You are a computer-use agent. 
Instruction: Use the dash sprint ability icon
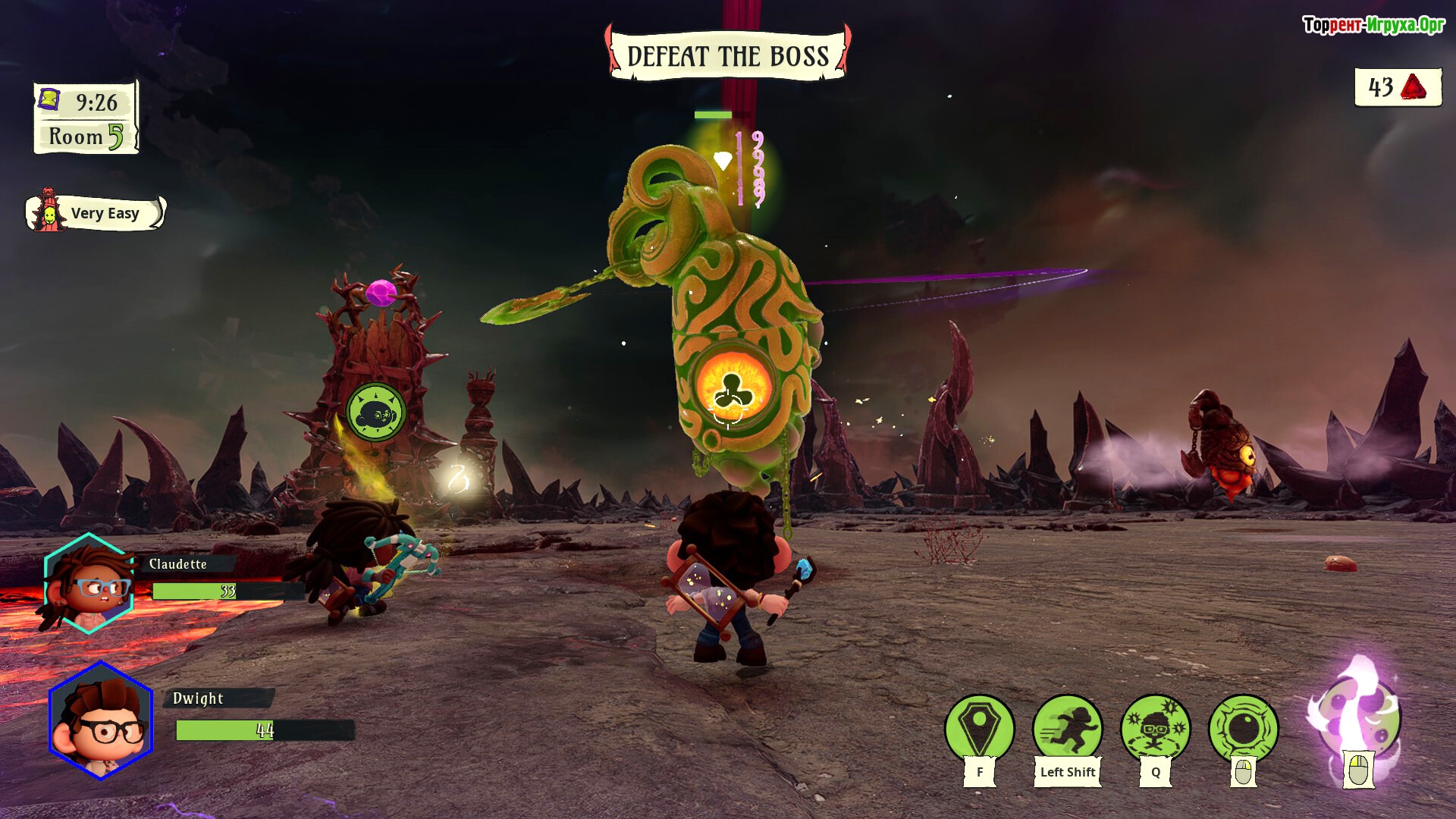[1067, 727]
